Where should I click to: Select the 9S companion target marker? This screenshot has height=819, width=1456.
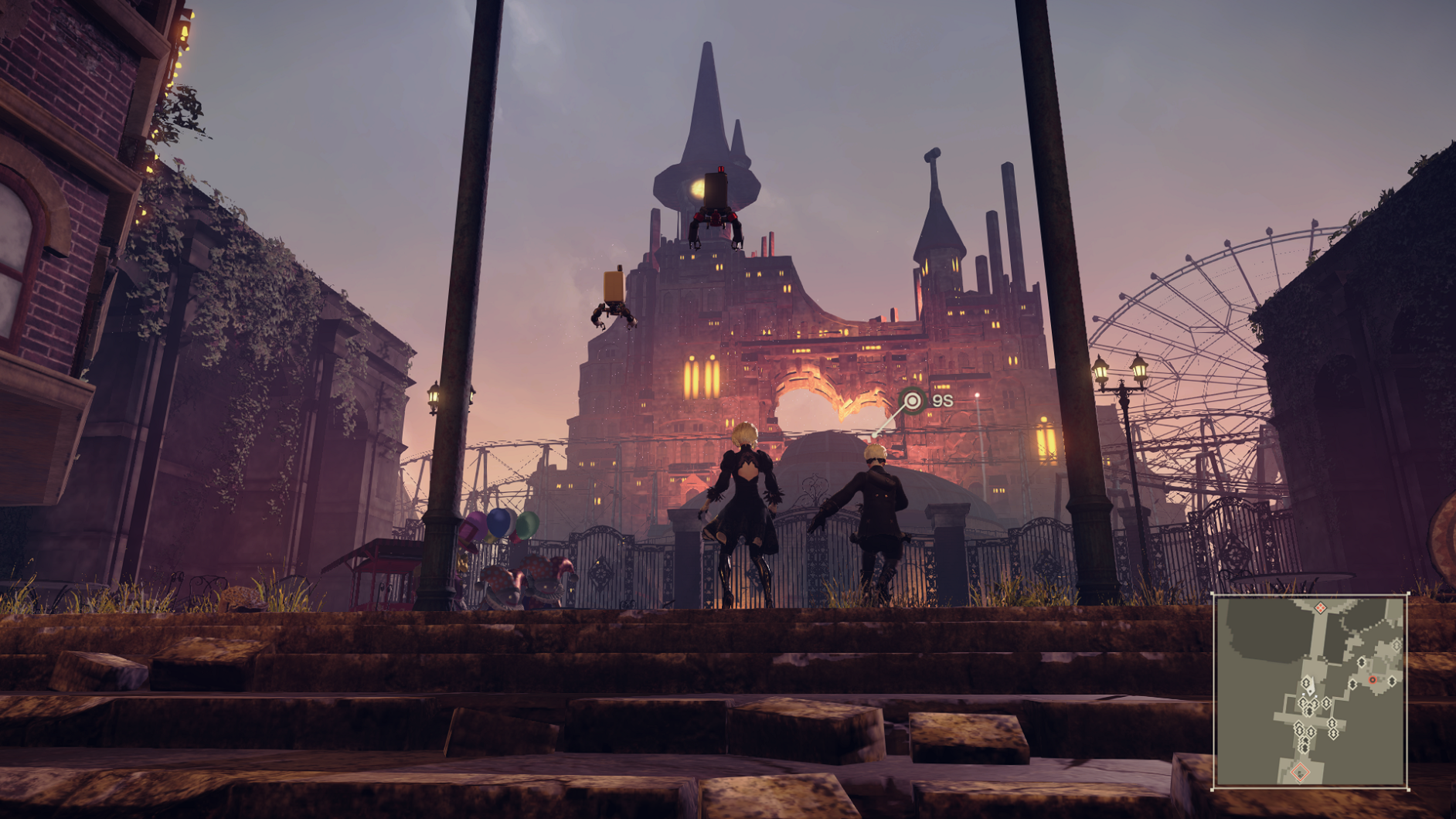(913, 400)
